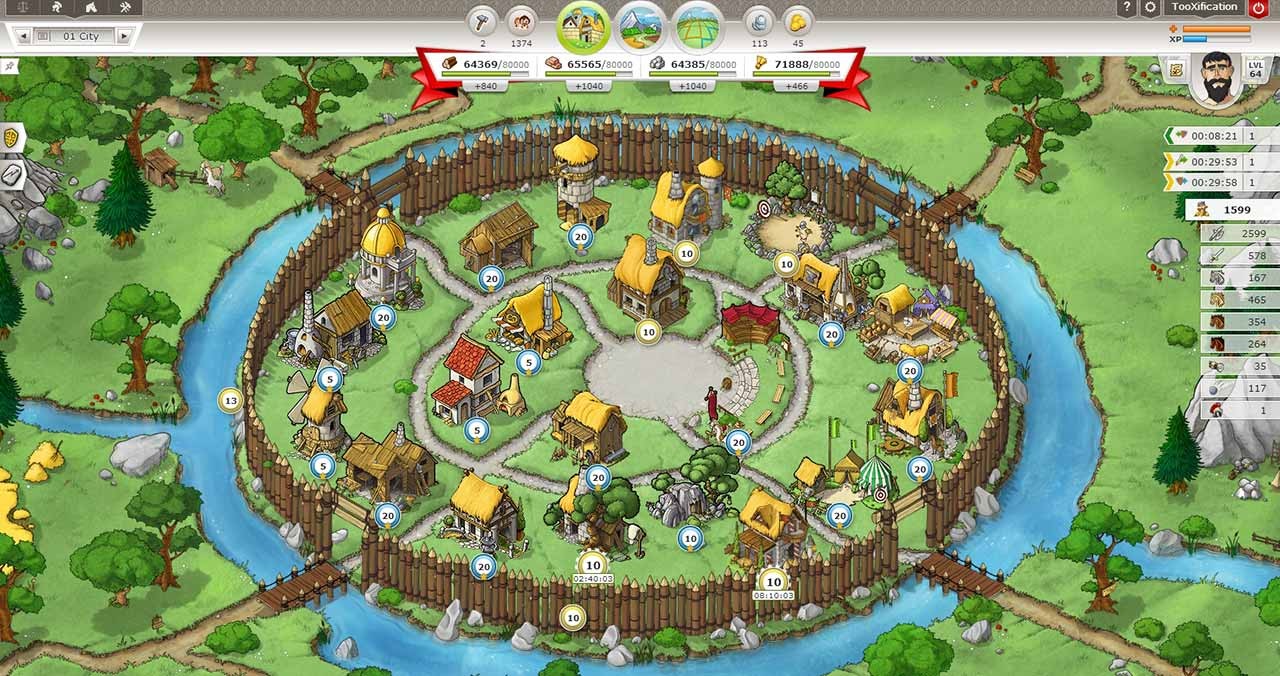1280x676 pixels.
Task: Click the population icon showing 1374
Action: [520, 20]
